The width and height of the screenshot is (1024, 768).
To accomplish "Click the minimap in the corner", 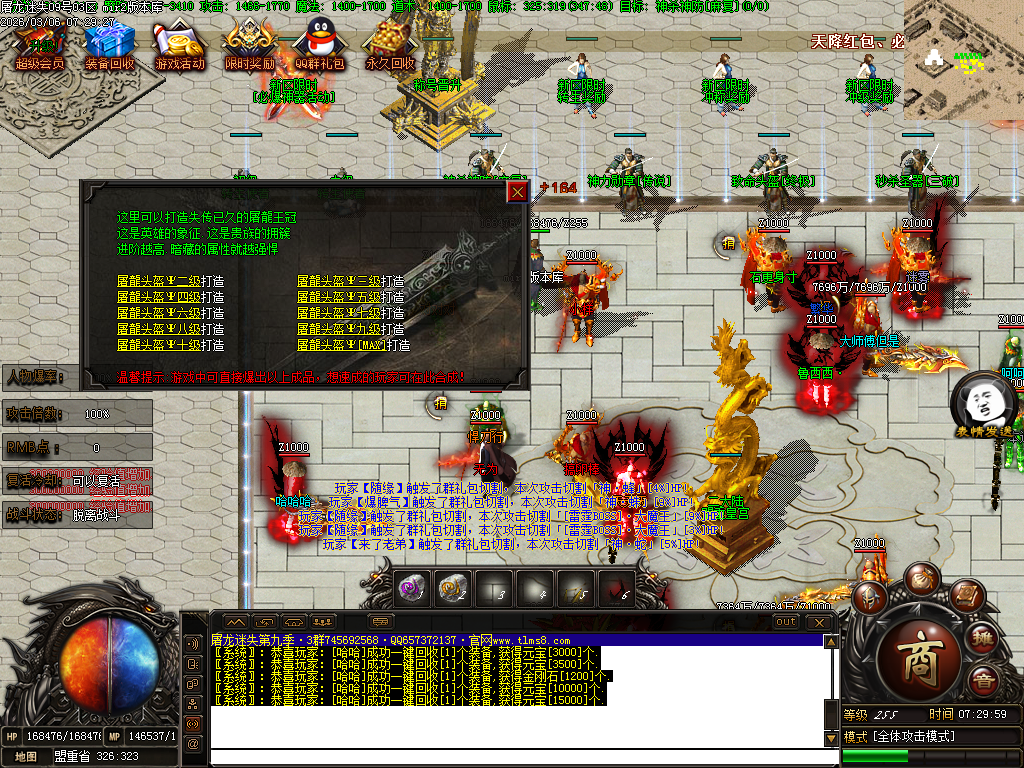I will (x=963, y=60).
